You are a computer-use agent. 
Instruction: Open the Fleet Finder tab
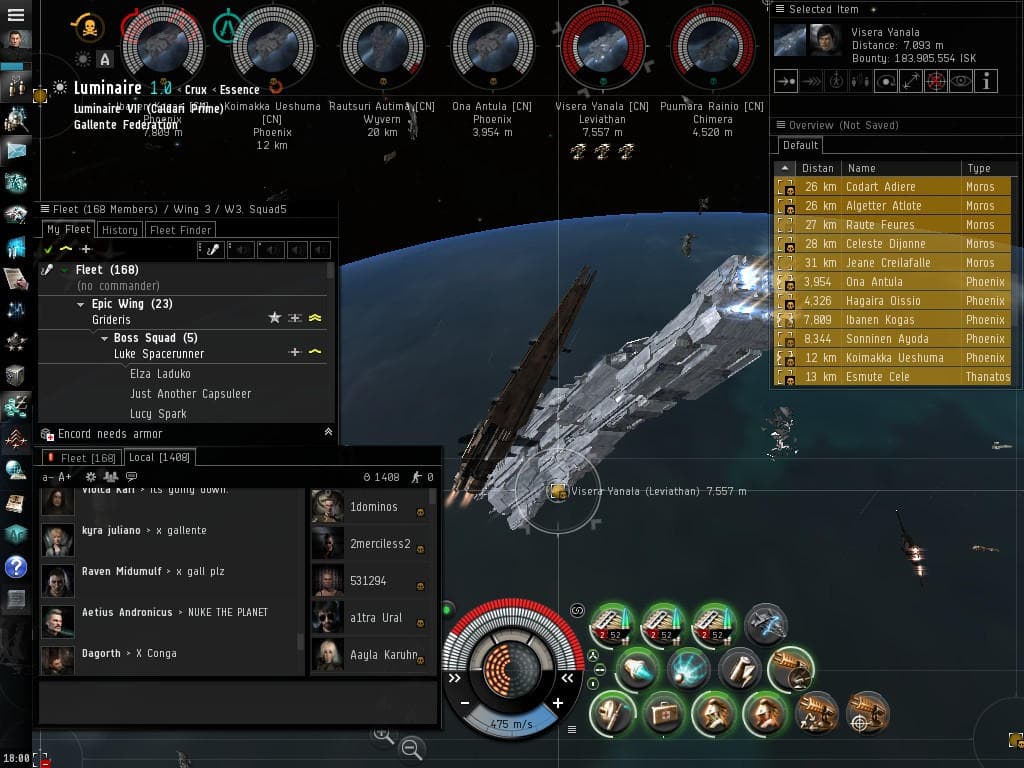pos(179,230)
